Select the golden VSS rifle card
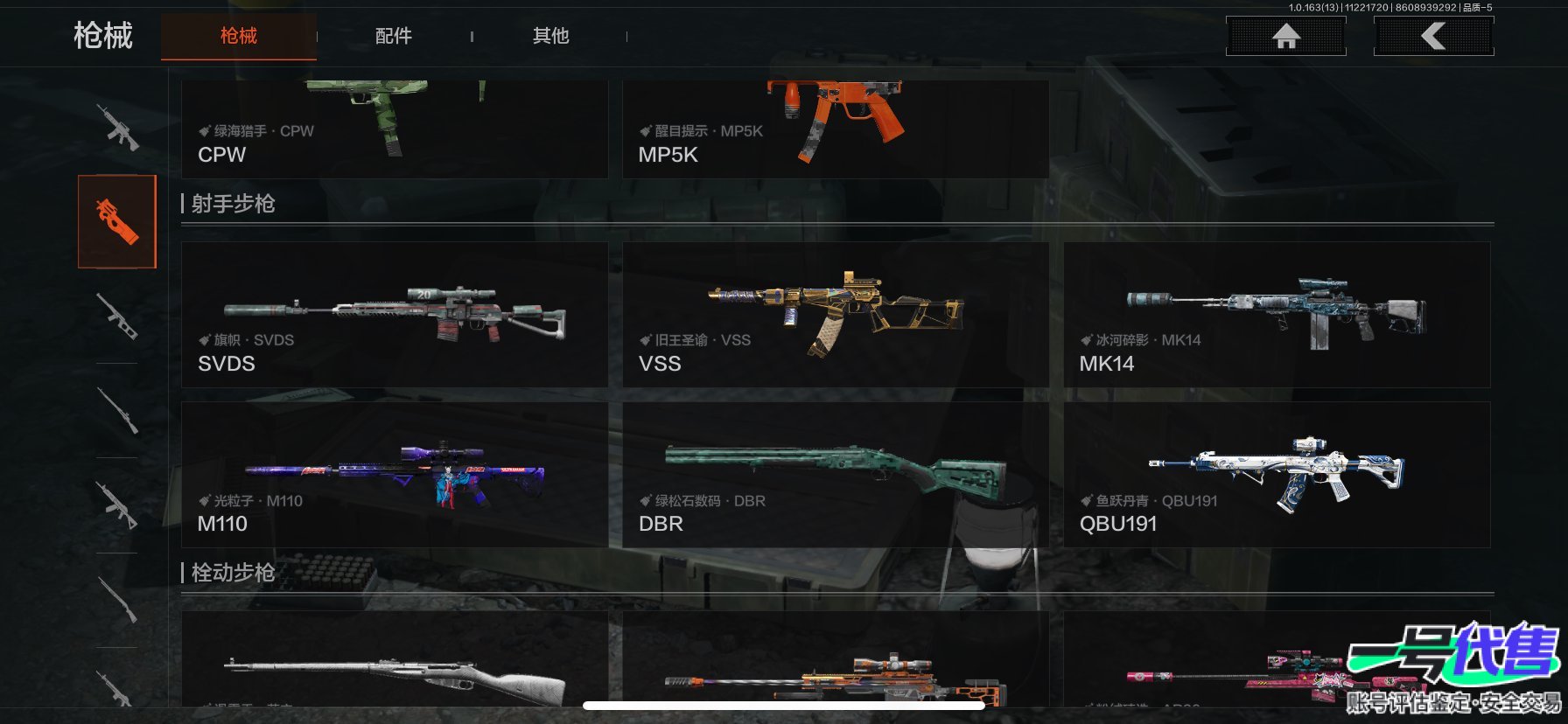Screen dimensions: 1568x724 click(x=835, y=315)
